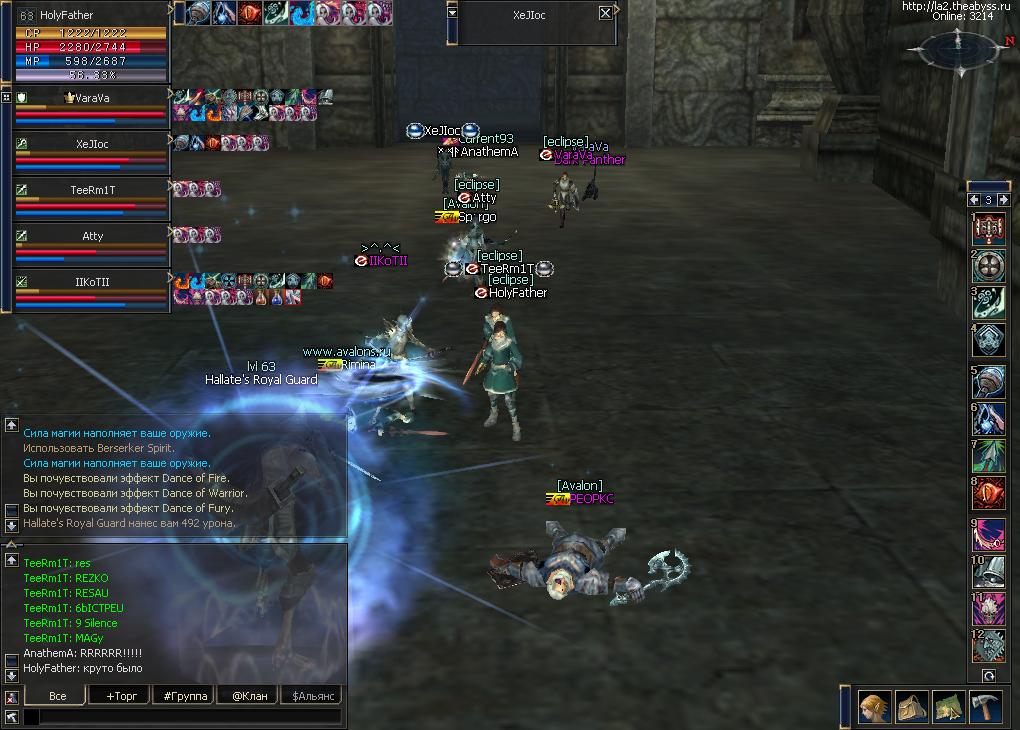Show the @Клан chat tab
1020x730 pixels.
pyautogui.click(x=247, y=696)
